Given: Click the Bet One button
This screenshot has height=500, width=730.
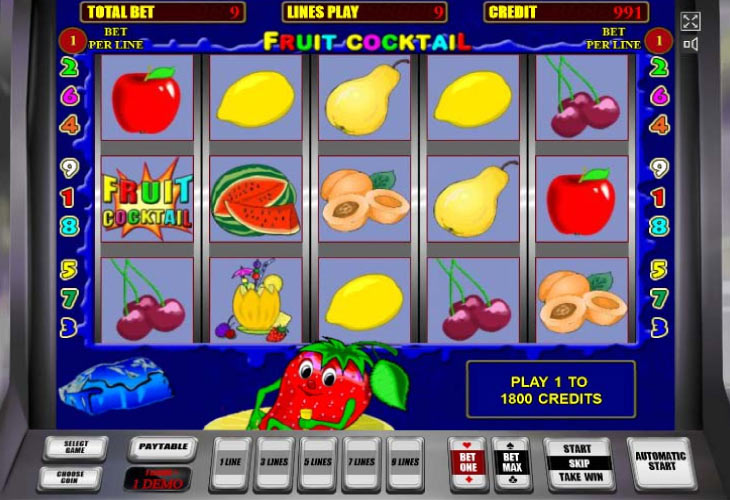Looking at the screenshot, I should coord(468,462).
